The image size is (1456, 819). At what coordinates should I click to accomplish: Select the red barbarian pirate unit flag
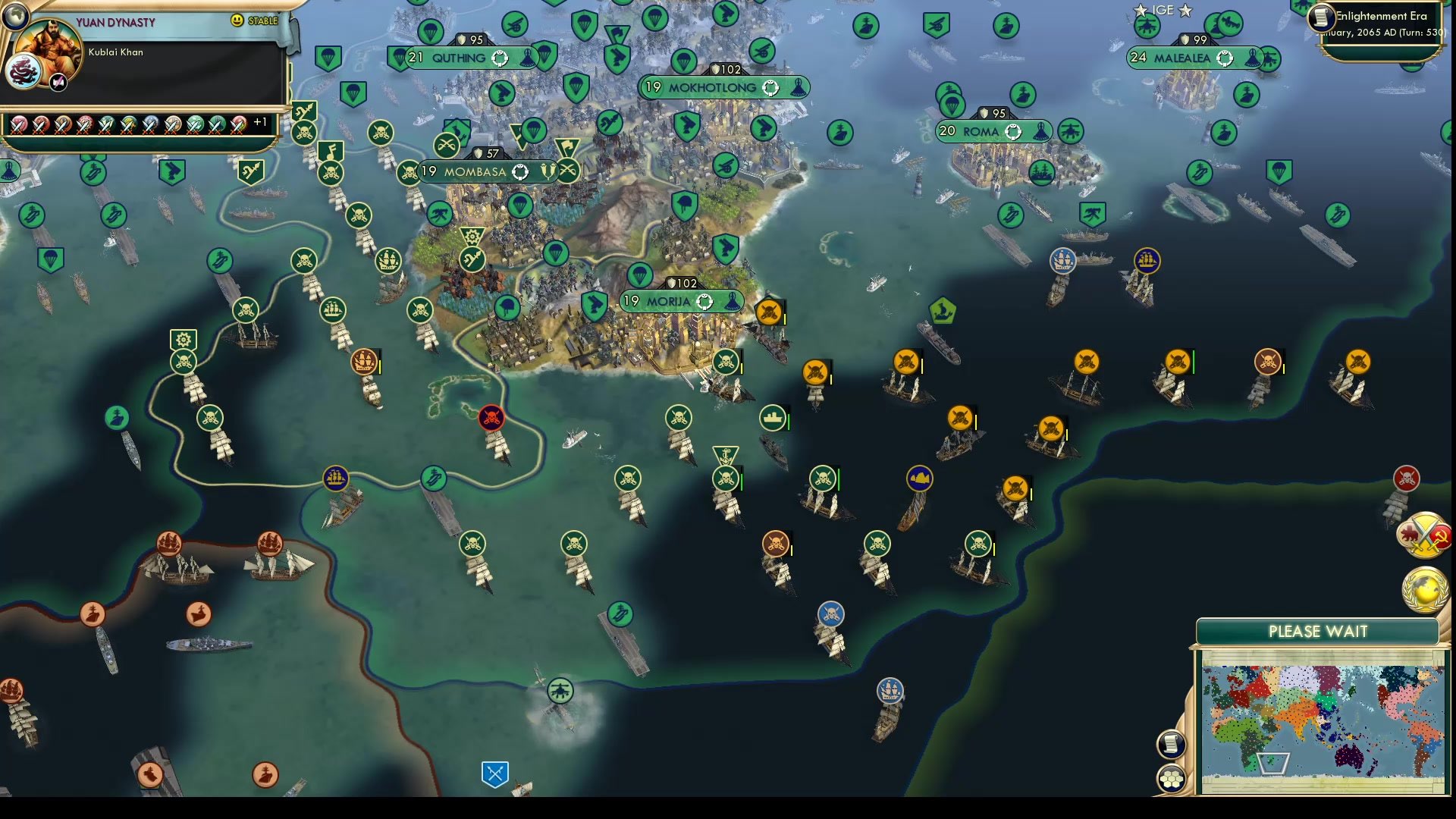click(x=491, y=417)
